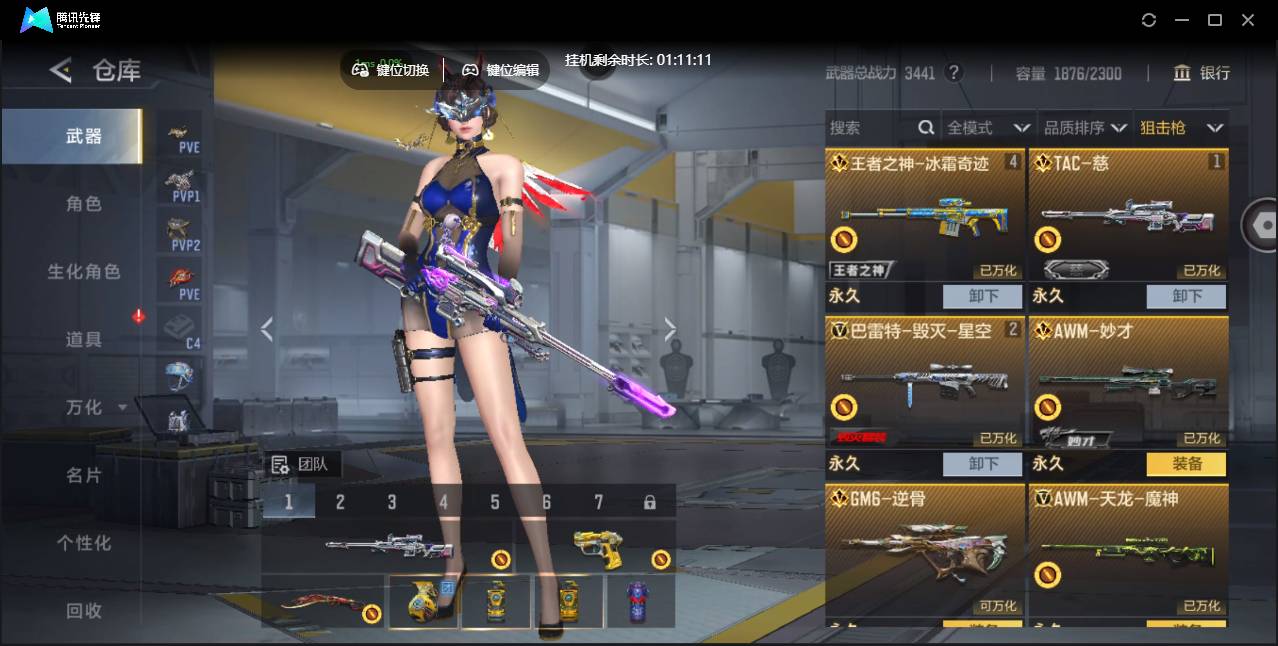Screen dimensions: 1278x646
Task: Select the PVP1 bag preset
Action: pos(180,185)
